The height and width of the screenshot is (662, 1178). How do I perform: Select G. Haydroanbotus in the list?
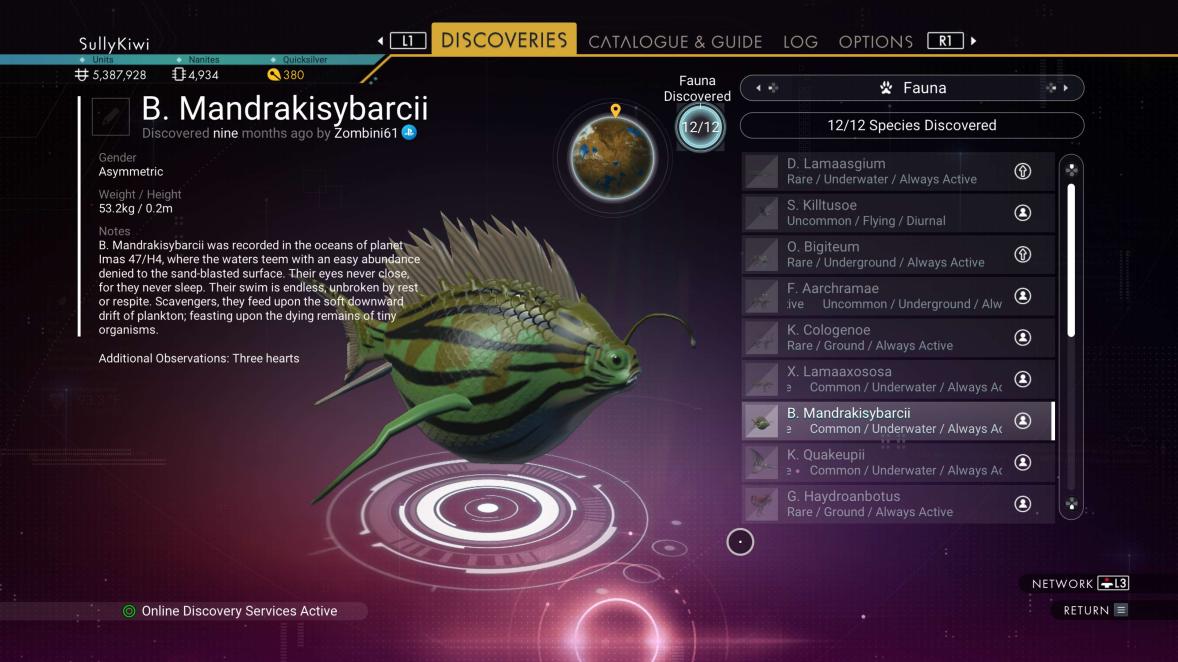point(897,503)
